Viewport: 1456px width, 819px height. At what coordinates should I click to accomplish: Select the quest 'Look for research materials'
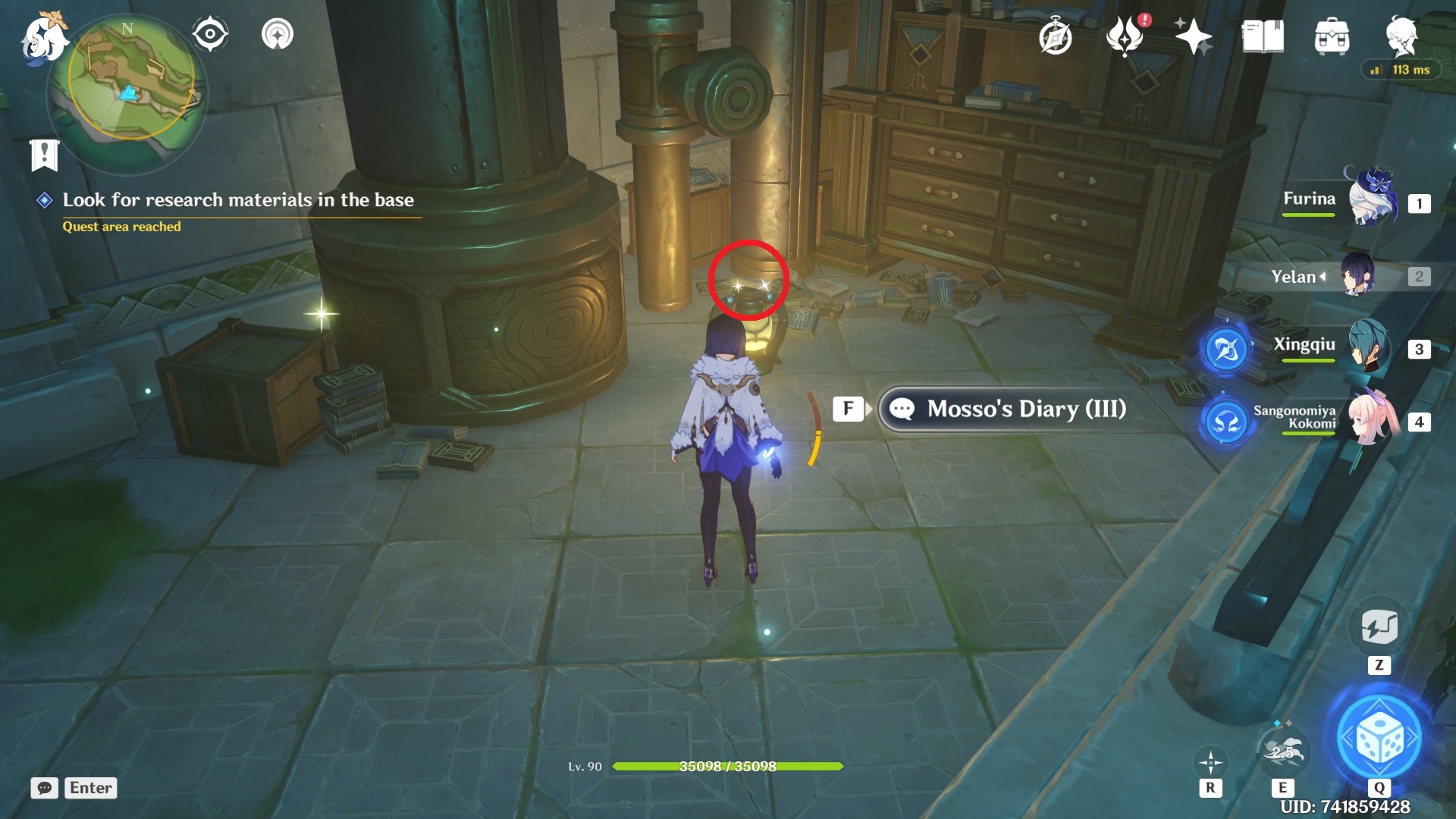point(240,201)
